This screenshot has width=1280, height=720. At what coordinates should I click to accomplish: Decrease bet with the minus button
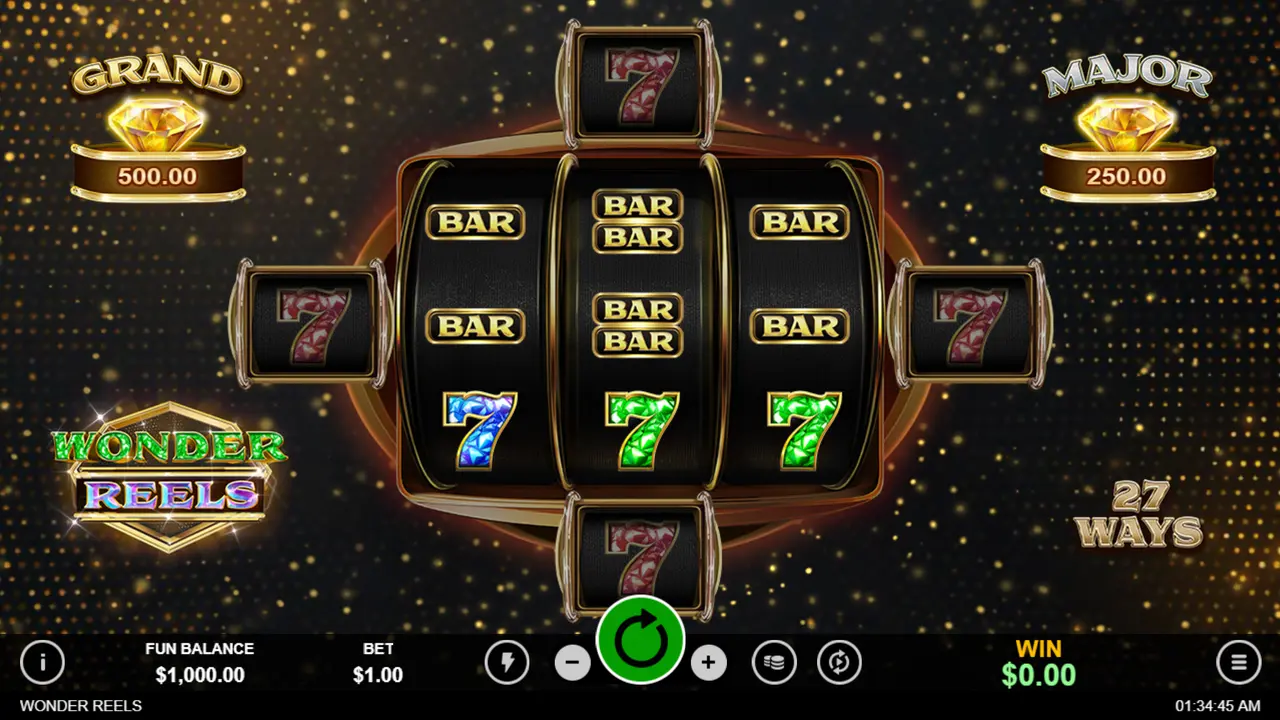click(573, 663)
